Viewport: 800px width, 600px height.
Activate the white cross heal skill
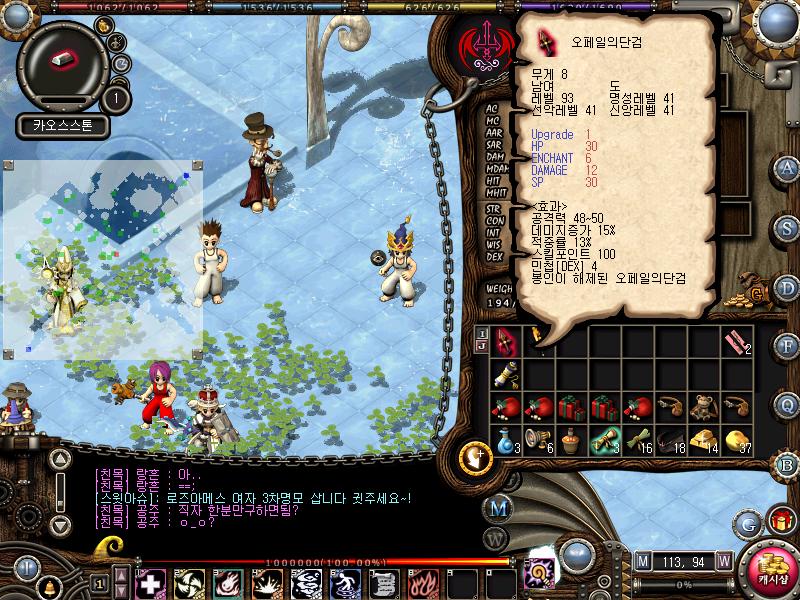[149, 583]
